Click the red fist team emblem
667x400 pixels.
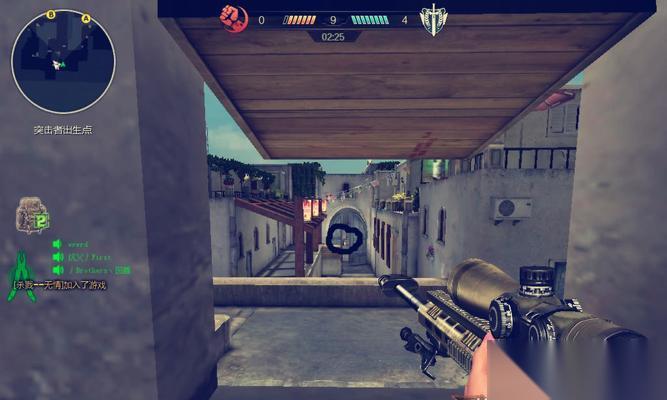[234, 19]
